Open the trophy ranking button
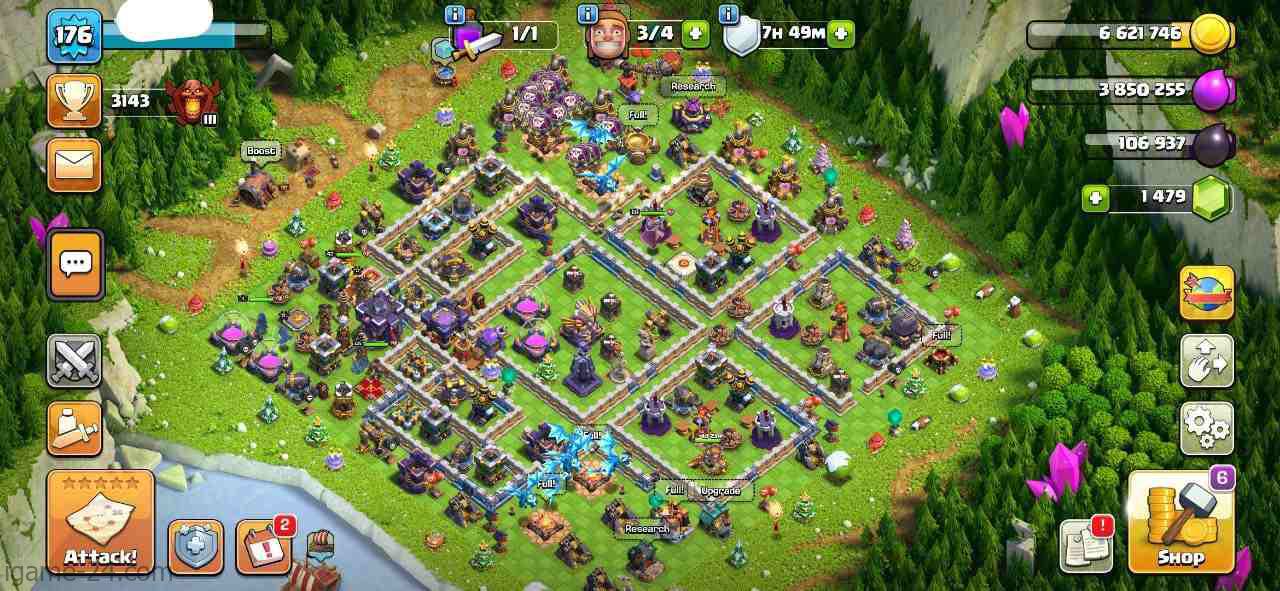 tap(74, 100)
